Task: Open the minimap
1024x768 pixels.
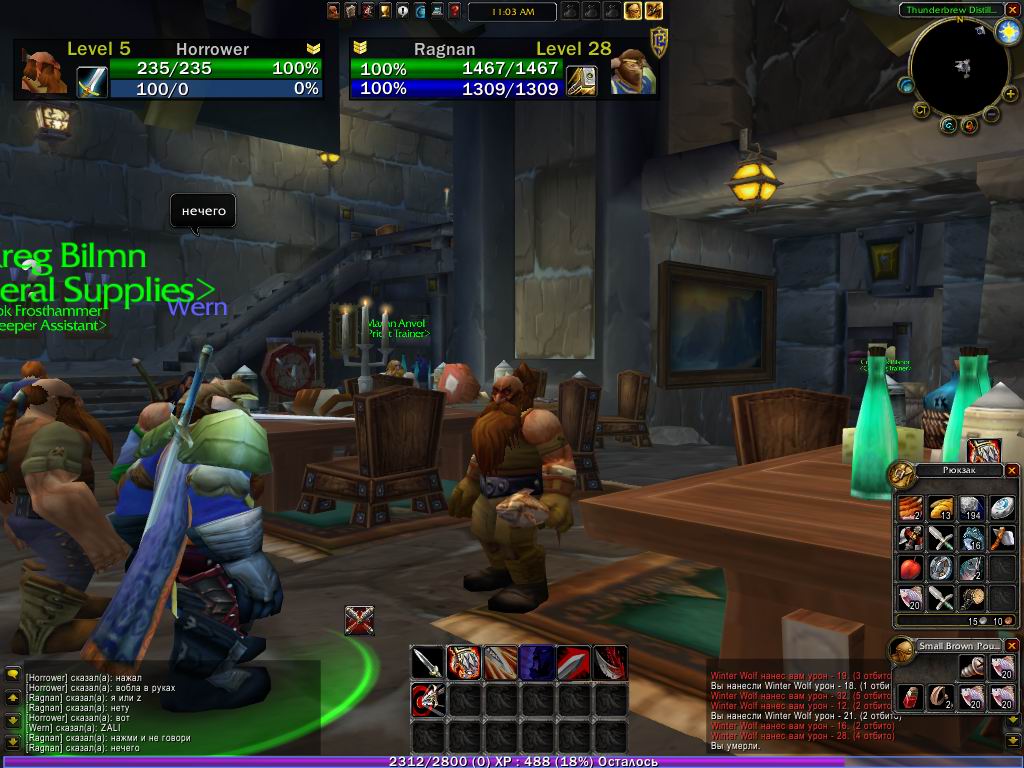Action: pos(961,67)
